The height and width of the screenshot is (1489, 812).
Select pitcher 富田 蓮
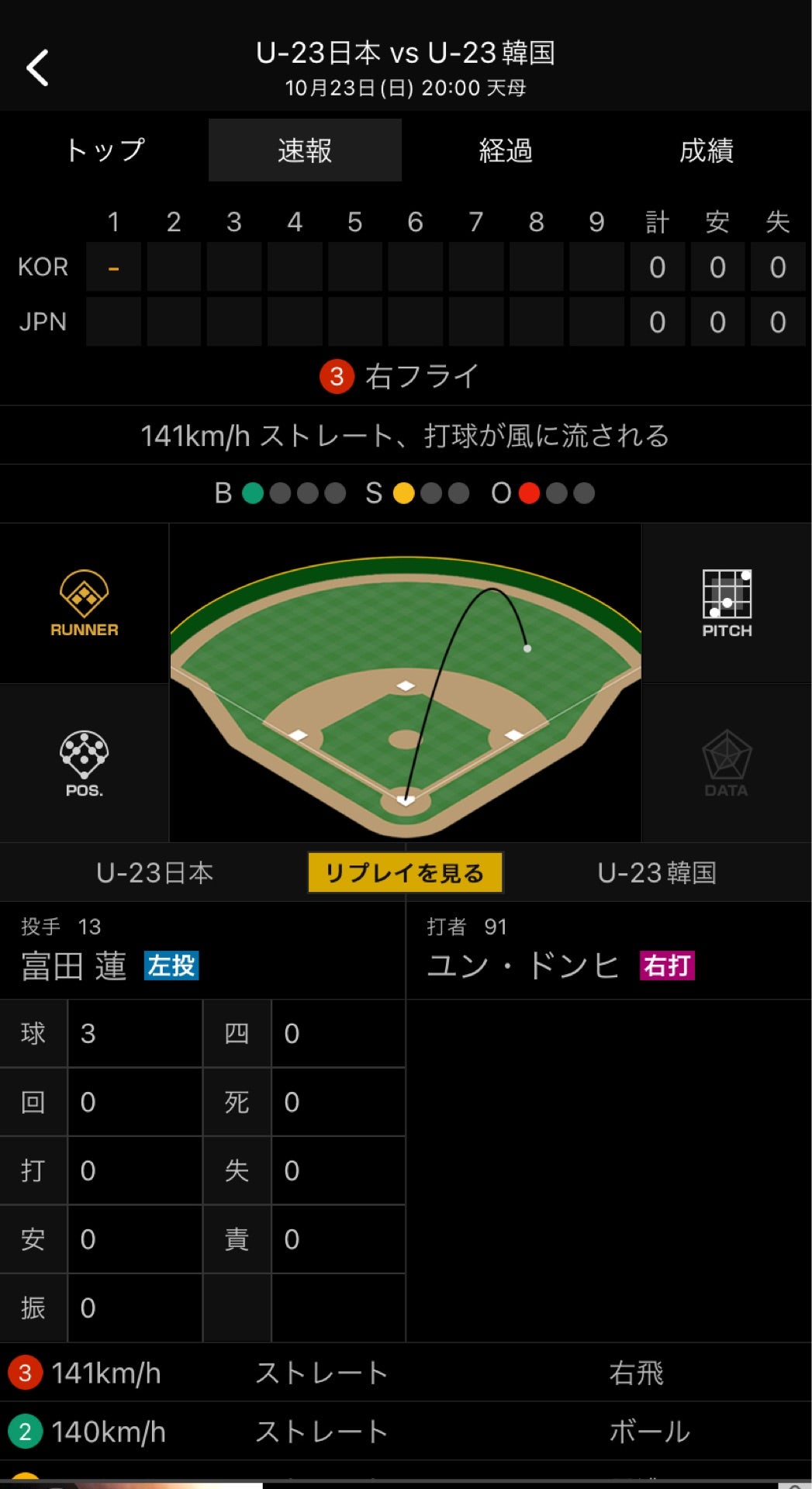pyautogui.click(x=74, y=966)
